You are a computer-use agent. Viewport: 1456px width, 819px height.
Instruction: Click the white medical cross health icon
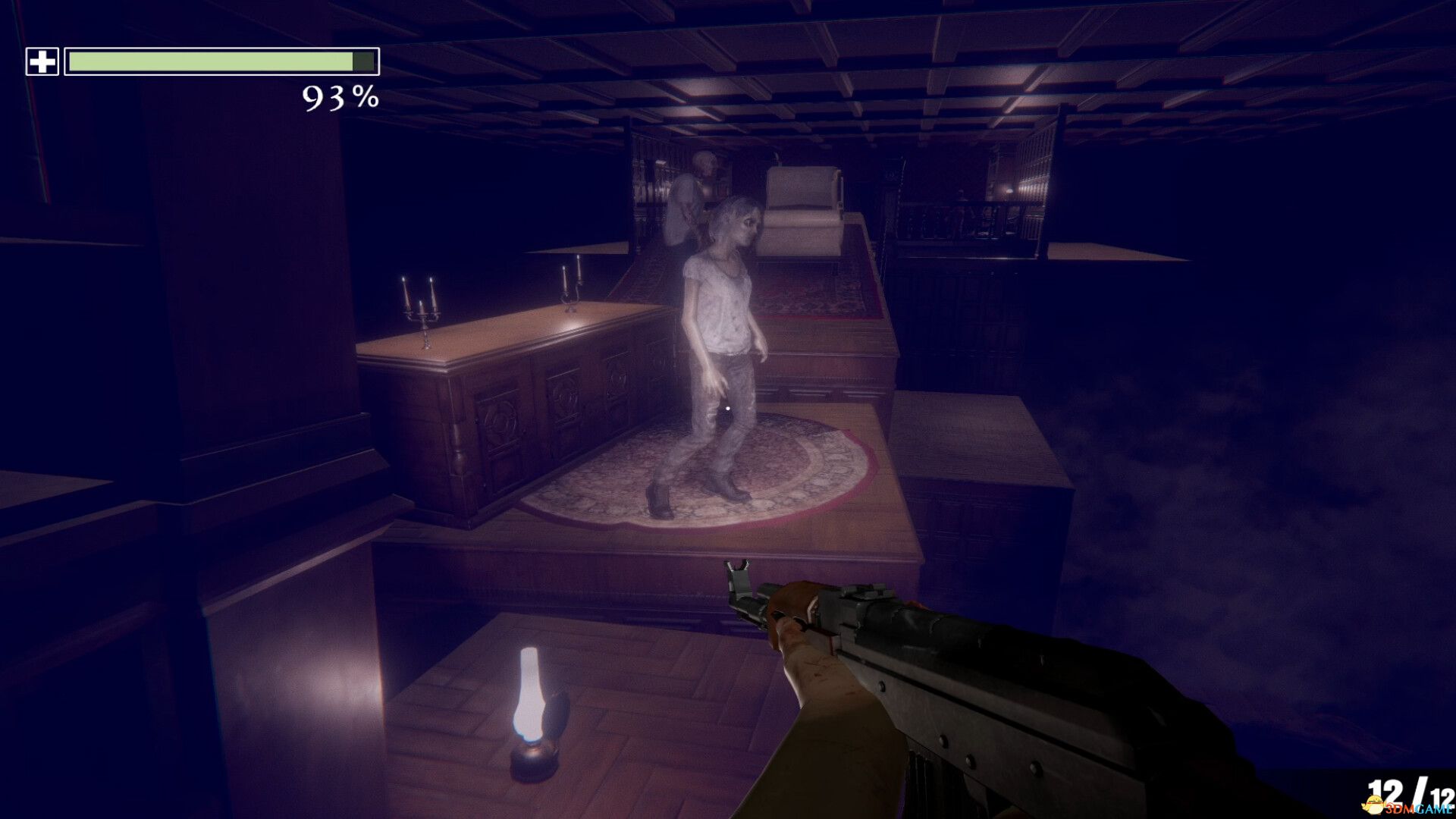[x=42, y=62]
